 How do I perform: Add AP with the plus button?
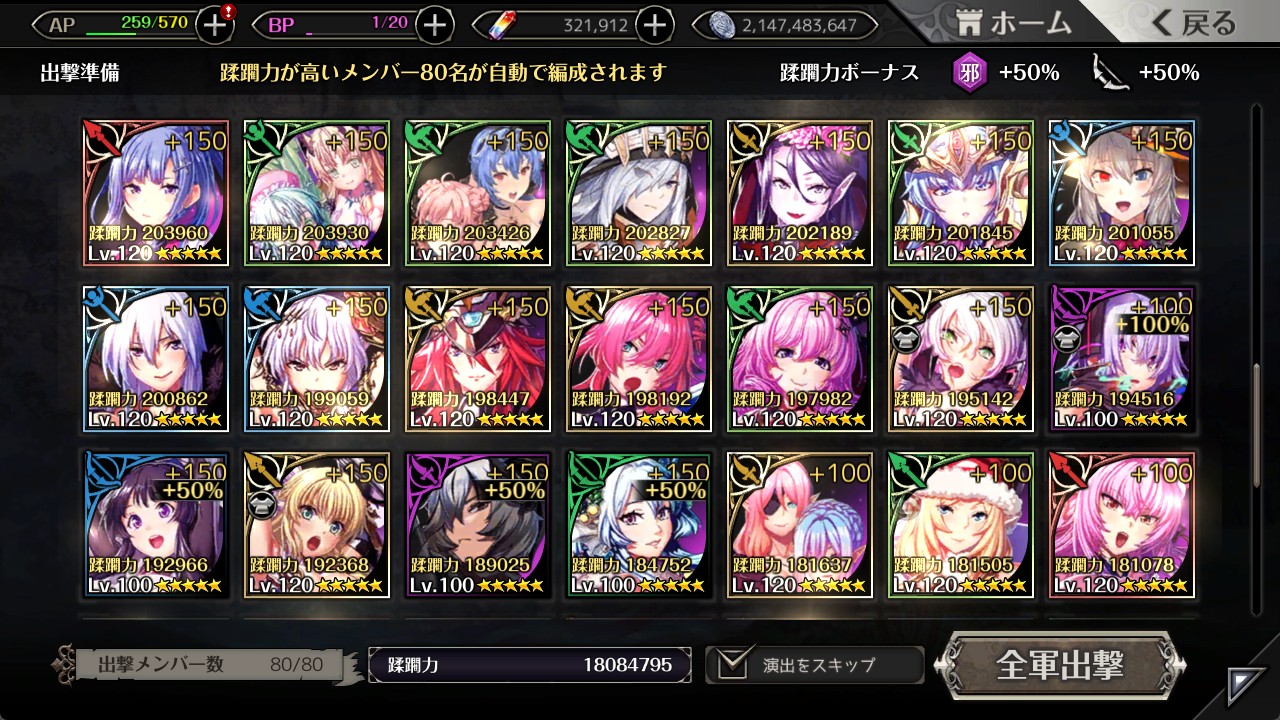pos(215,25)
